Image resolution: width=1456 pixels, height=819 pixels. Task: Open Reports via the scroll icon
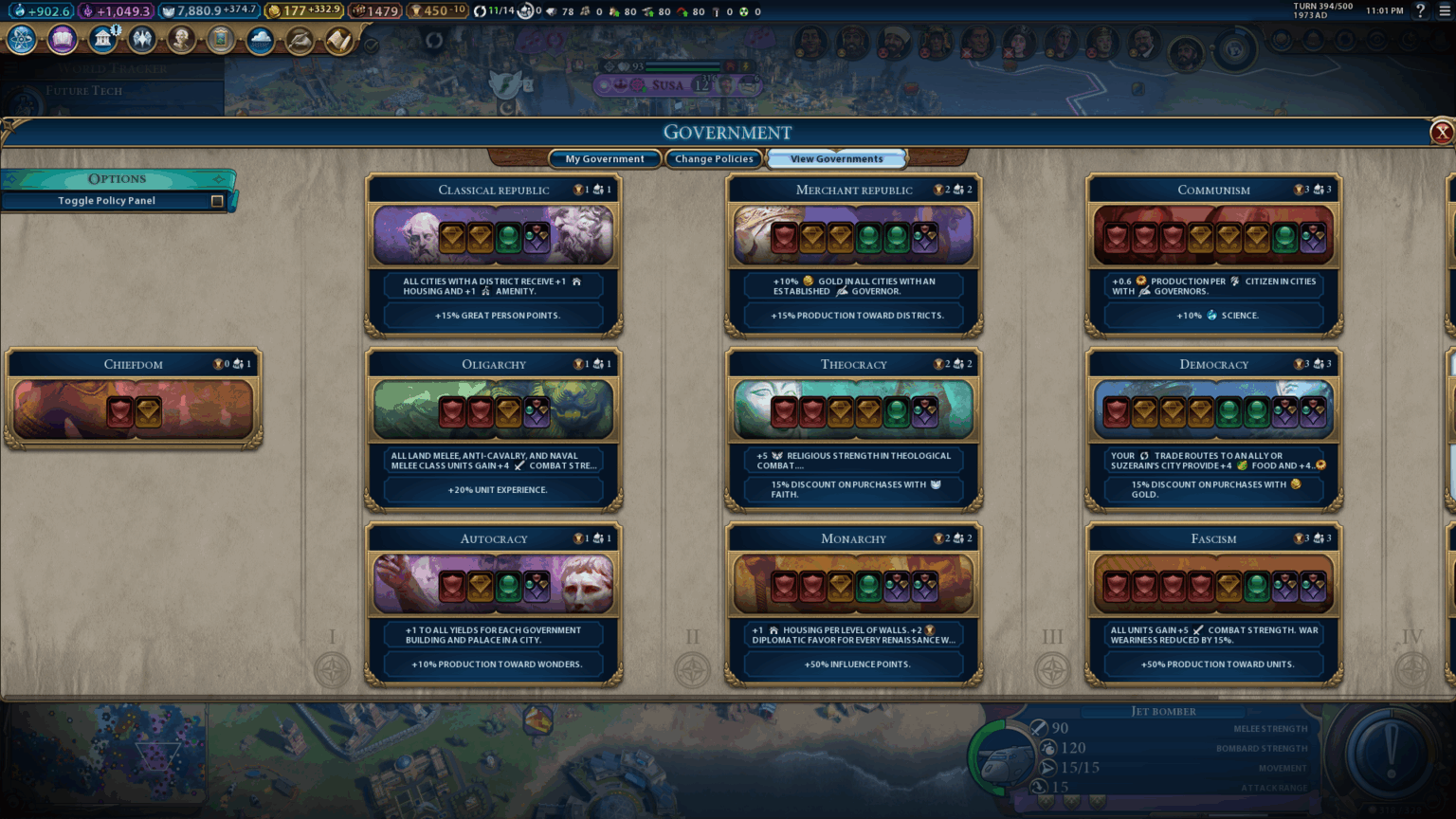(337, 41)
